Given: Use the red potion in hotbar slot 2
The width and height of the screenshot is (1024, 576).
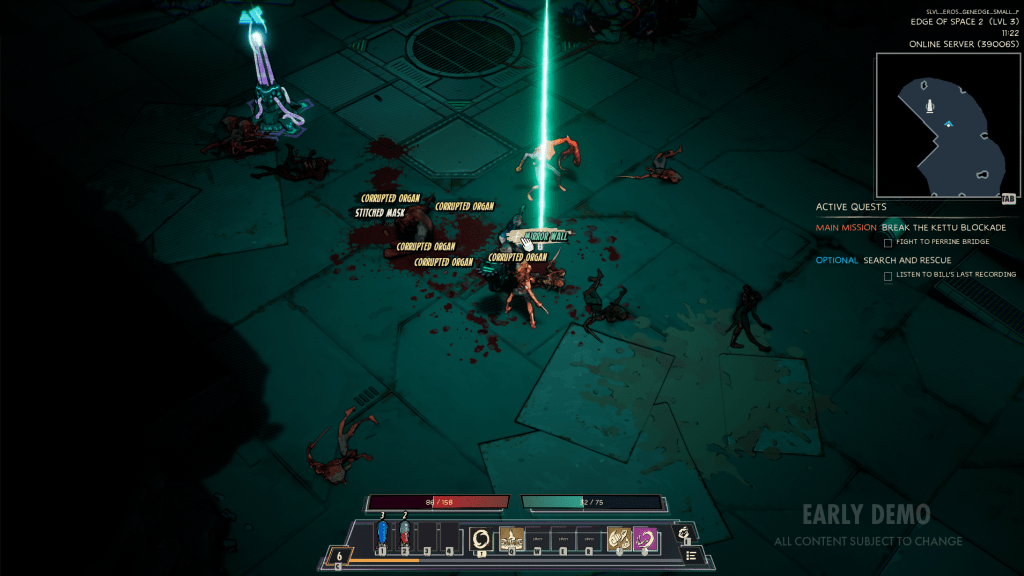Looking at the screenshot, I should [404, 535].
